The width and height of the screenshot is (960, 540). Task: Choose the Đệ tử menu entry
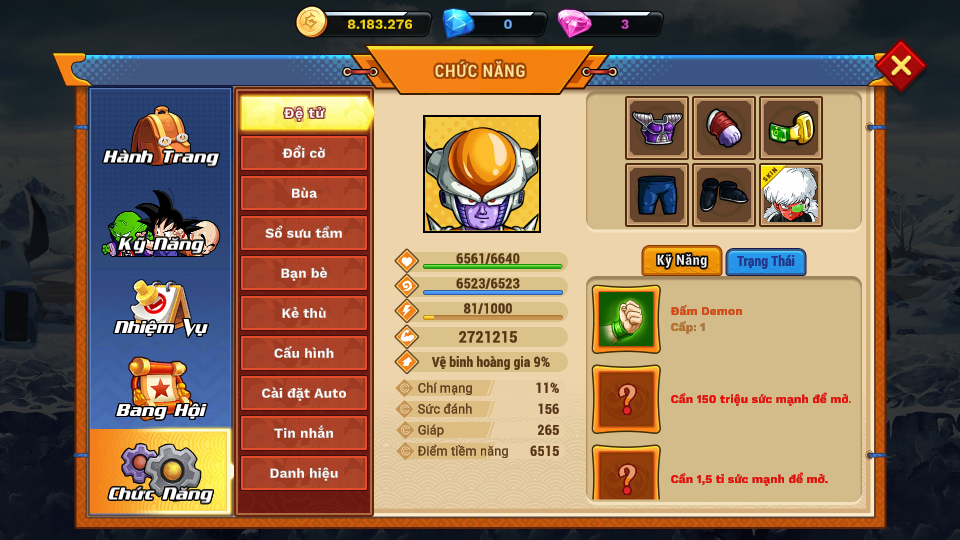[x=304, y=113]
